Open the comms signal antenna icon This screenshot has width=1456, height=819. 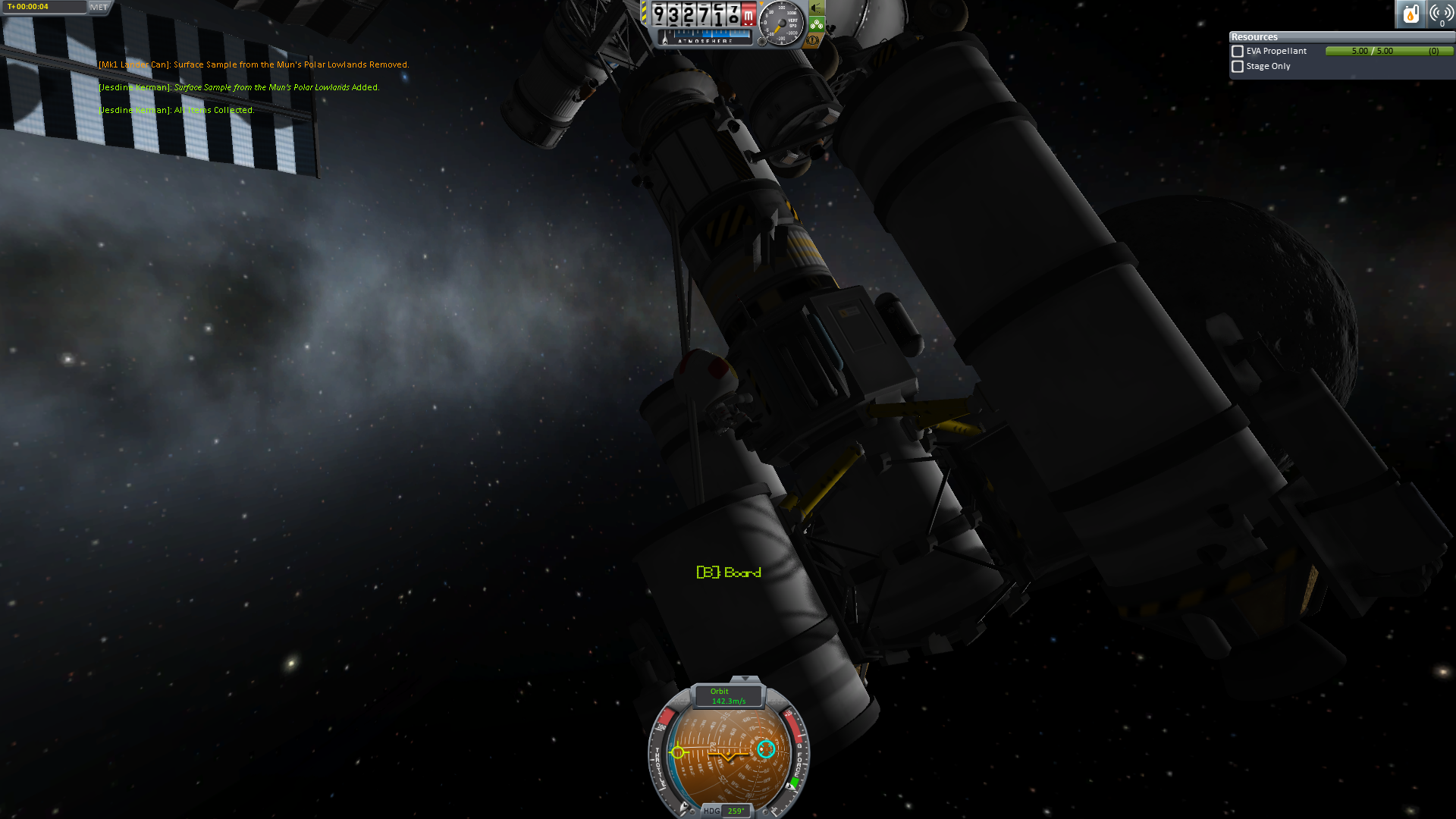pyautogui.click(x=1441, y=14)
